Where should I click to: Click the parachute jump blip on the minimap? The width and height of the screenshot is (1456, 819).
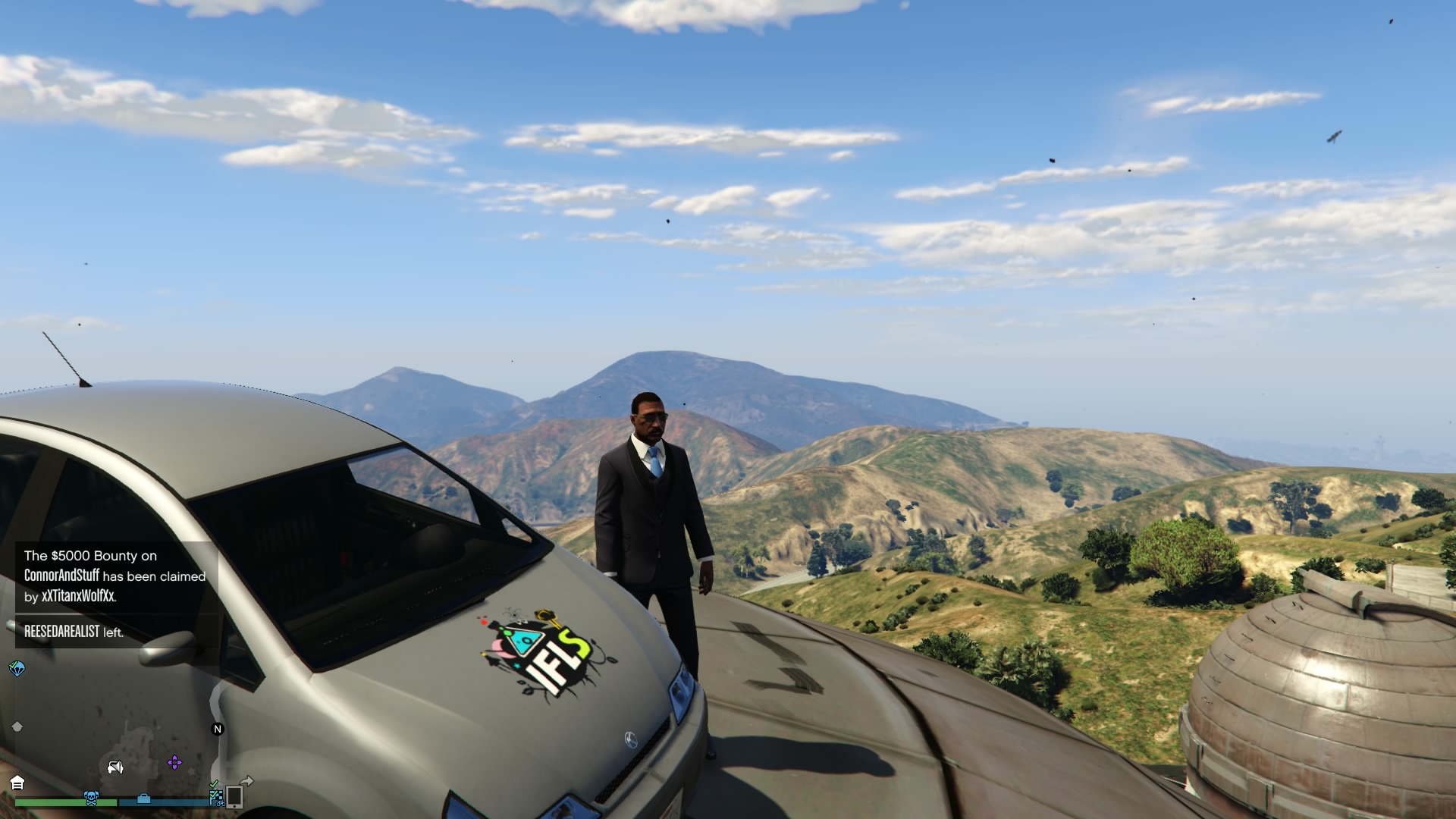pyautogui.click(x=17, y=668)
